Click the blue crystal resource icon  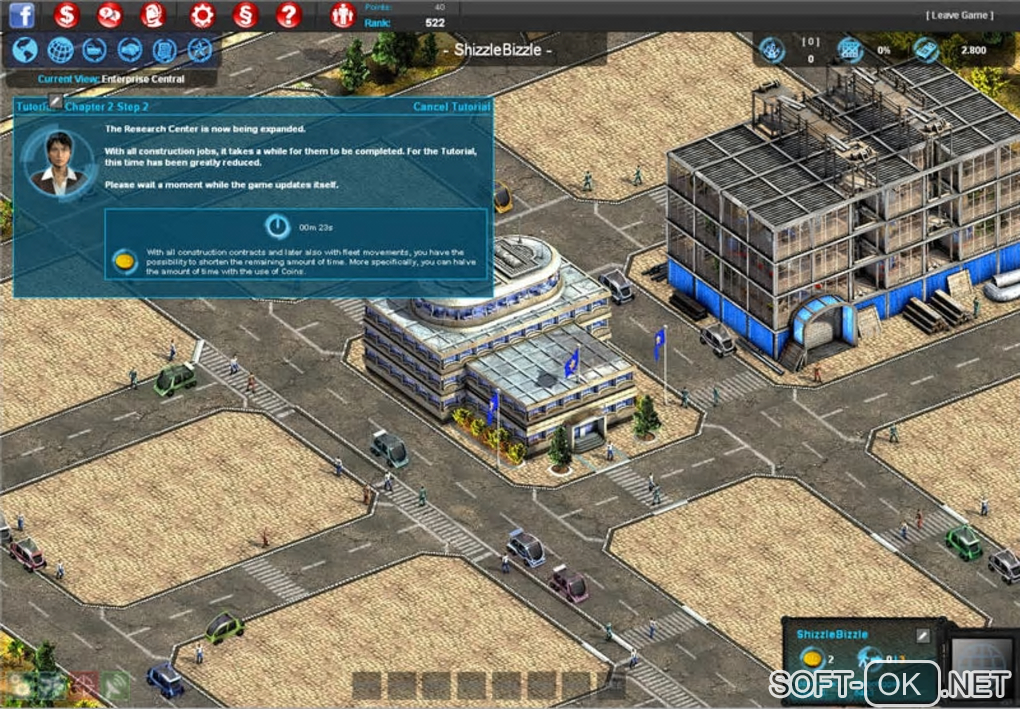point(772,49)
